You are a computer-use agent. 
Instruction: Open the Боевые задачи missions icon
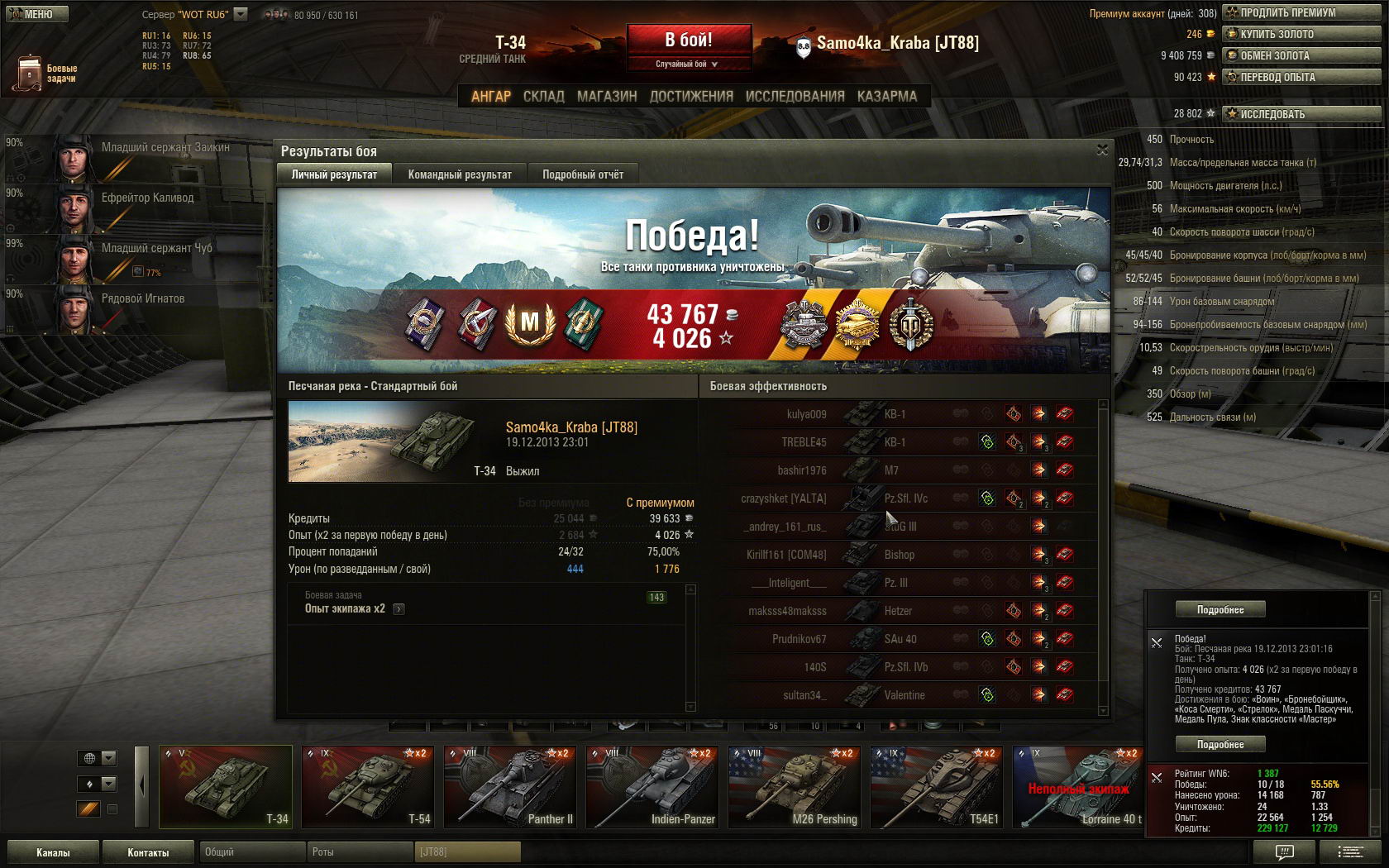30,73
